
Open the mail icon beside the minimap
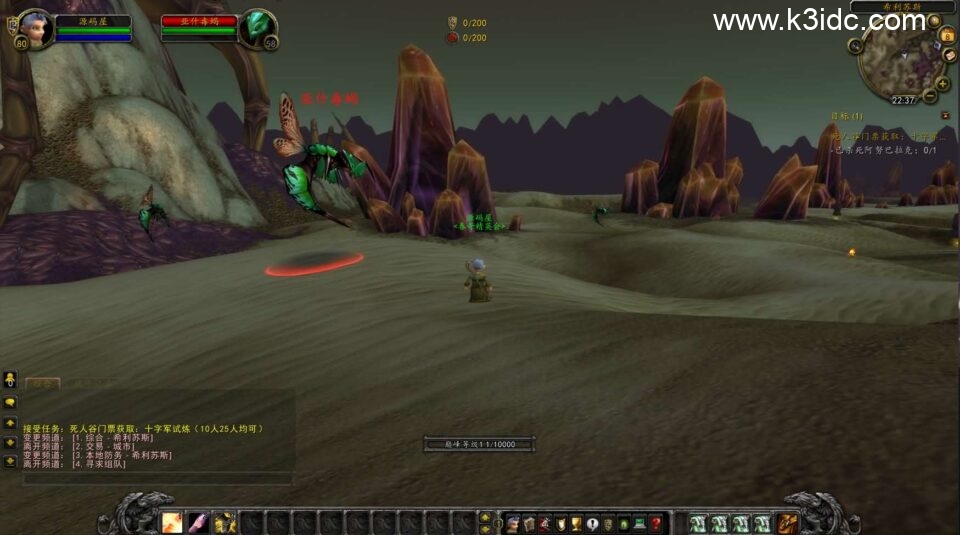click(949, 55)
